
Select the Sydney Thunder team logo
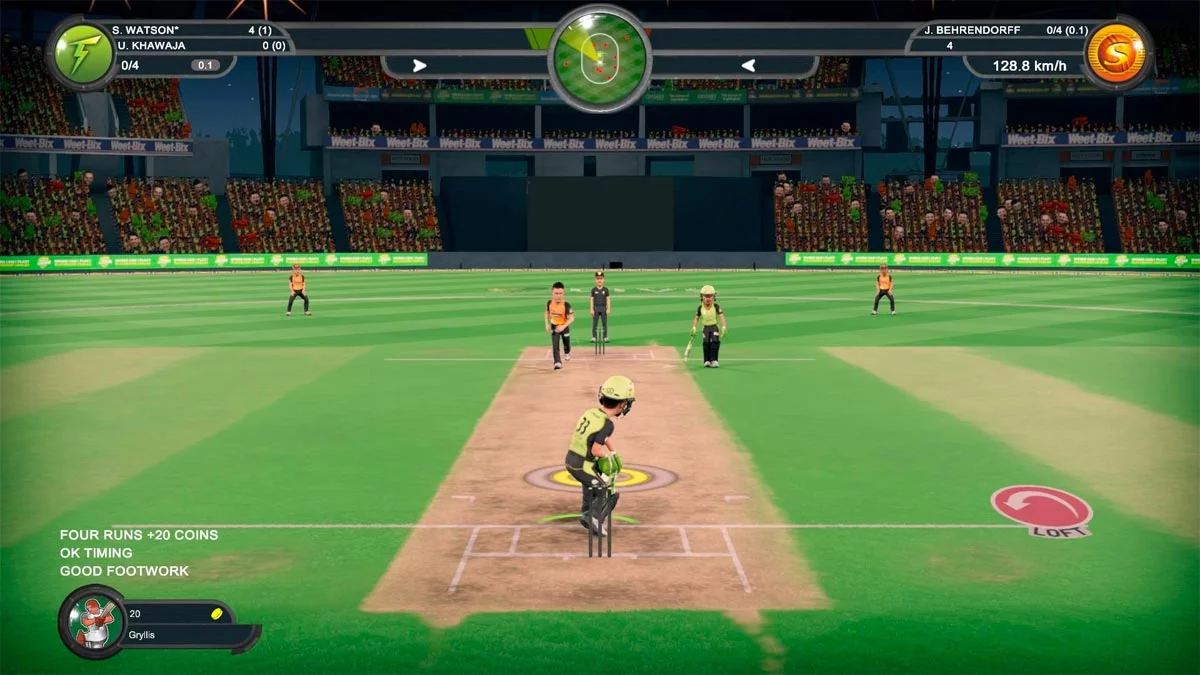(83, 54)
